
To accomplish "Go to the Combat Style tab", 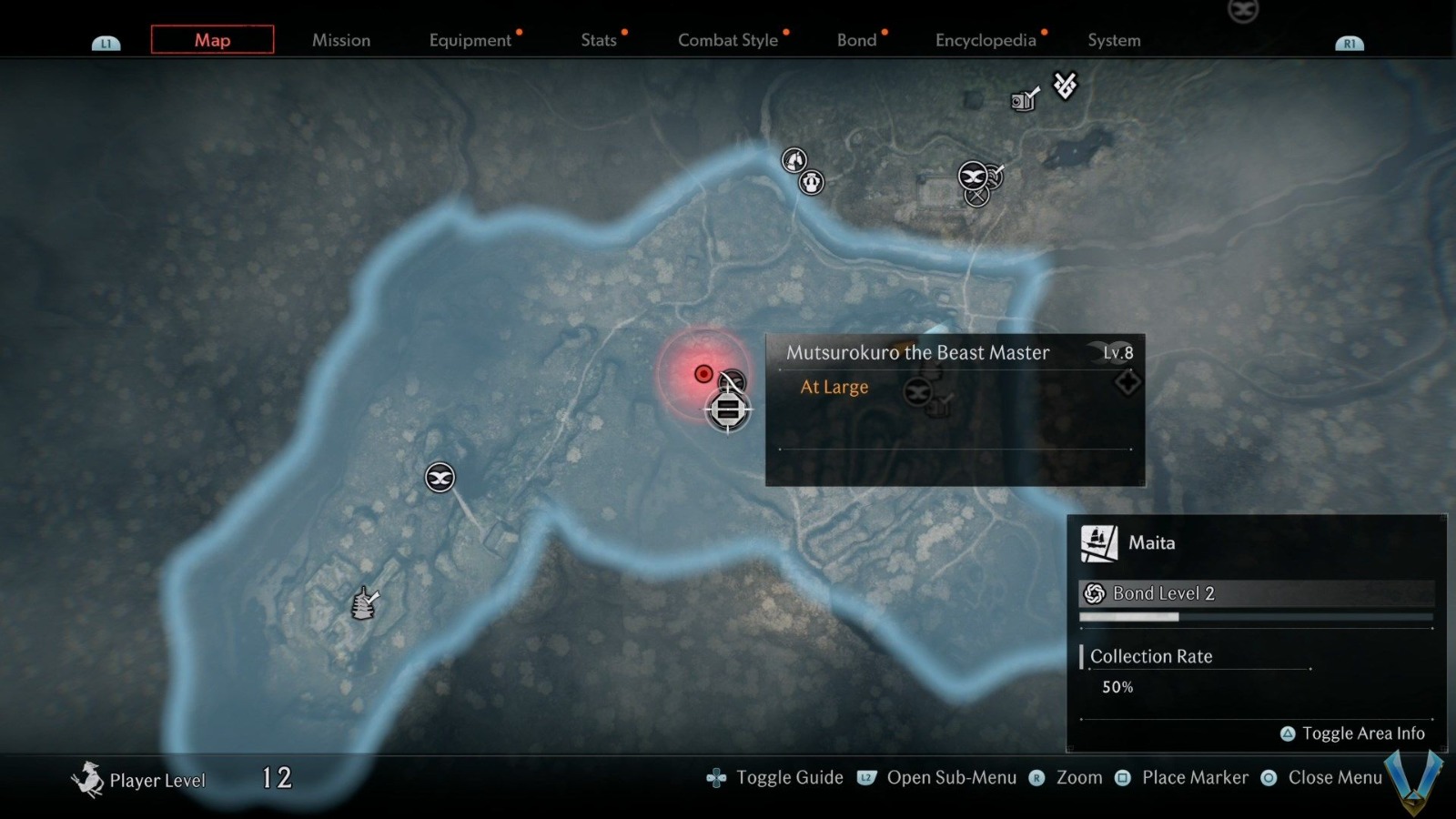I will [728, 40].
